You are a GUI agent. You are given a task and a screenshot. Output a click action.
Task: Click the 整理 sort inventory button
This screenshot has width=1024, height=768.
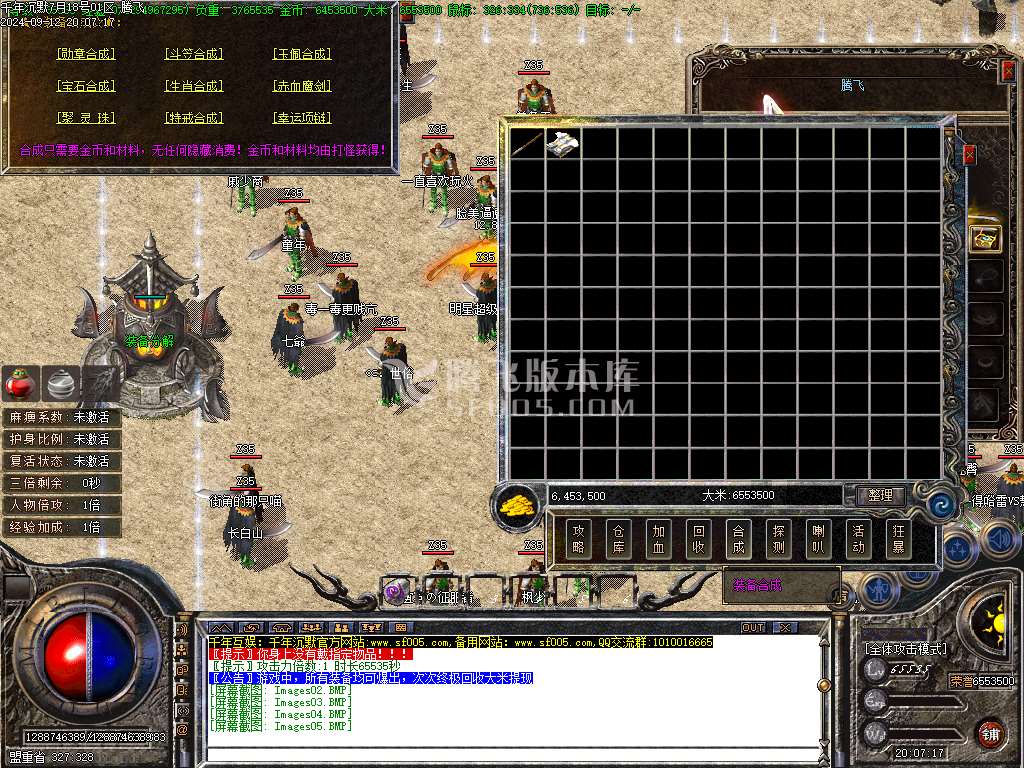coord(881,496)
